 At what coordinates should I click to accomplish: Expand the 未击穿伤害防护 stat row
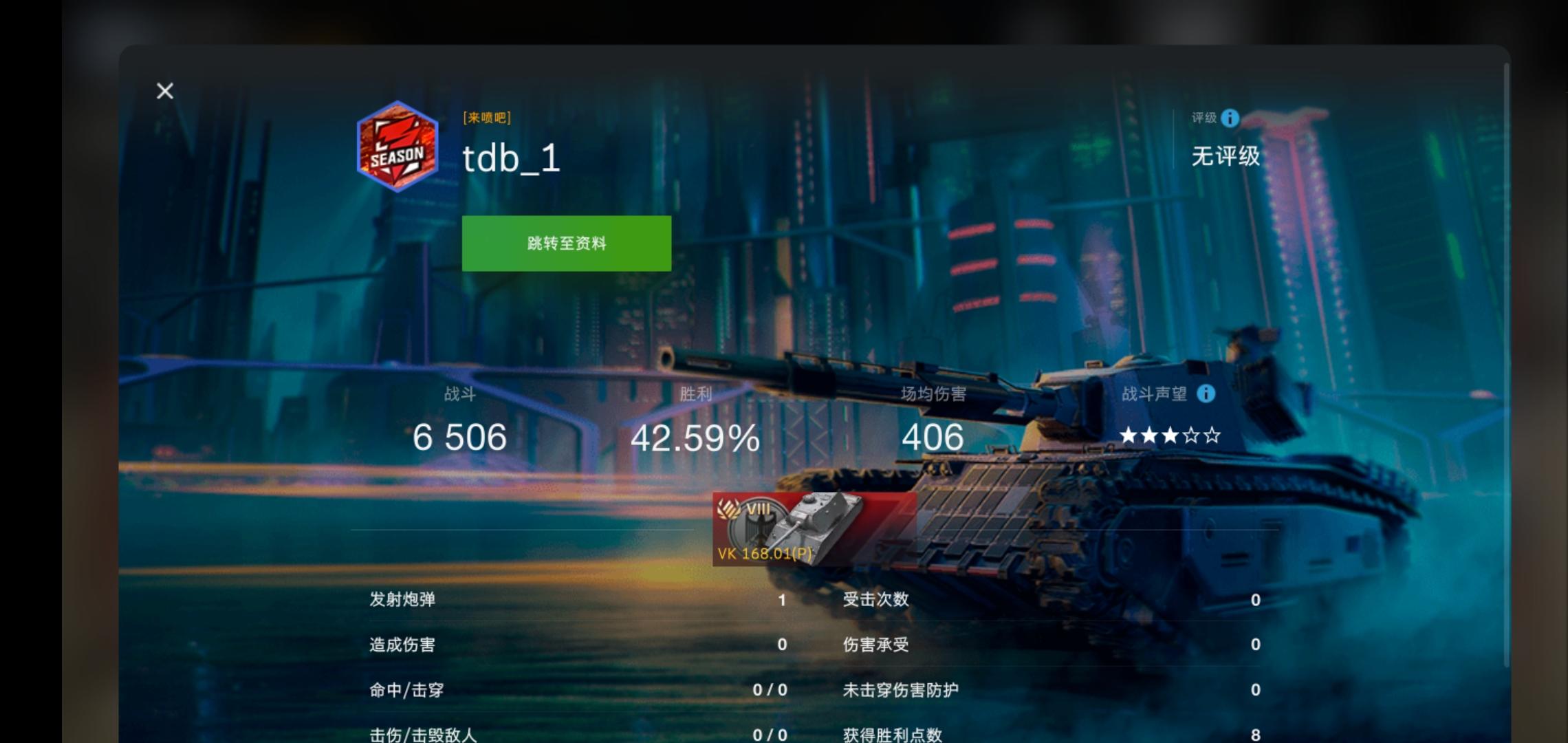[x=901, y=689]
